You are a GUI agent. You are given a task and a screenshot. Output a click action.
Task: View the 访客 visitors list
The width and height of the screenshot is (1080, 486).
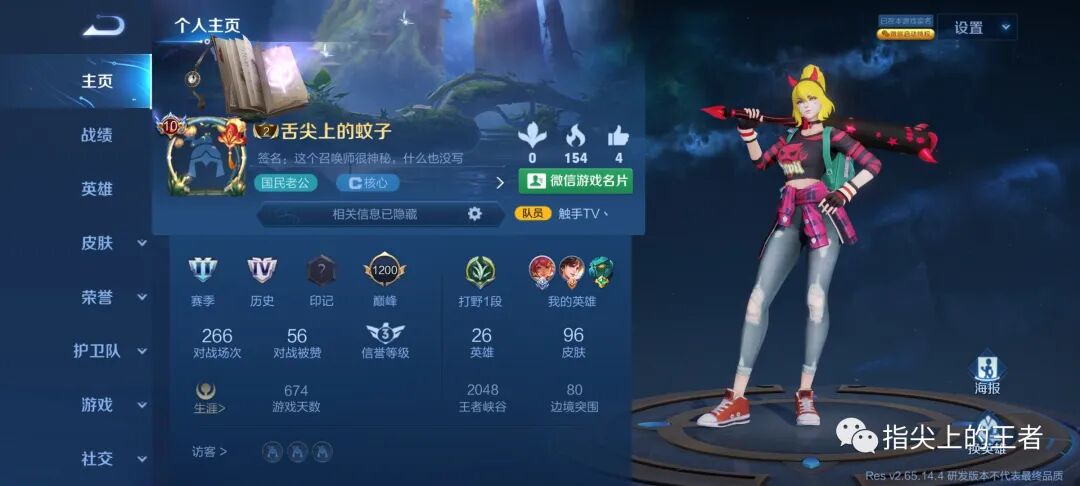click(x=209, y=452)
